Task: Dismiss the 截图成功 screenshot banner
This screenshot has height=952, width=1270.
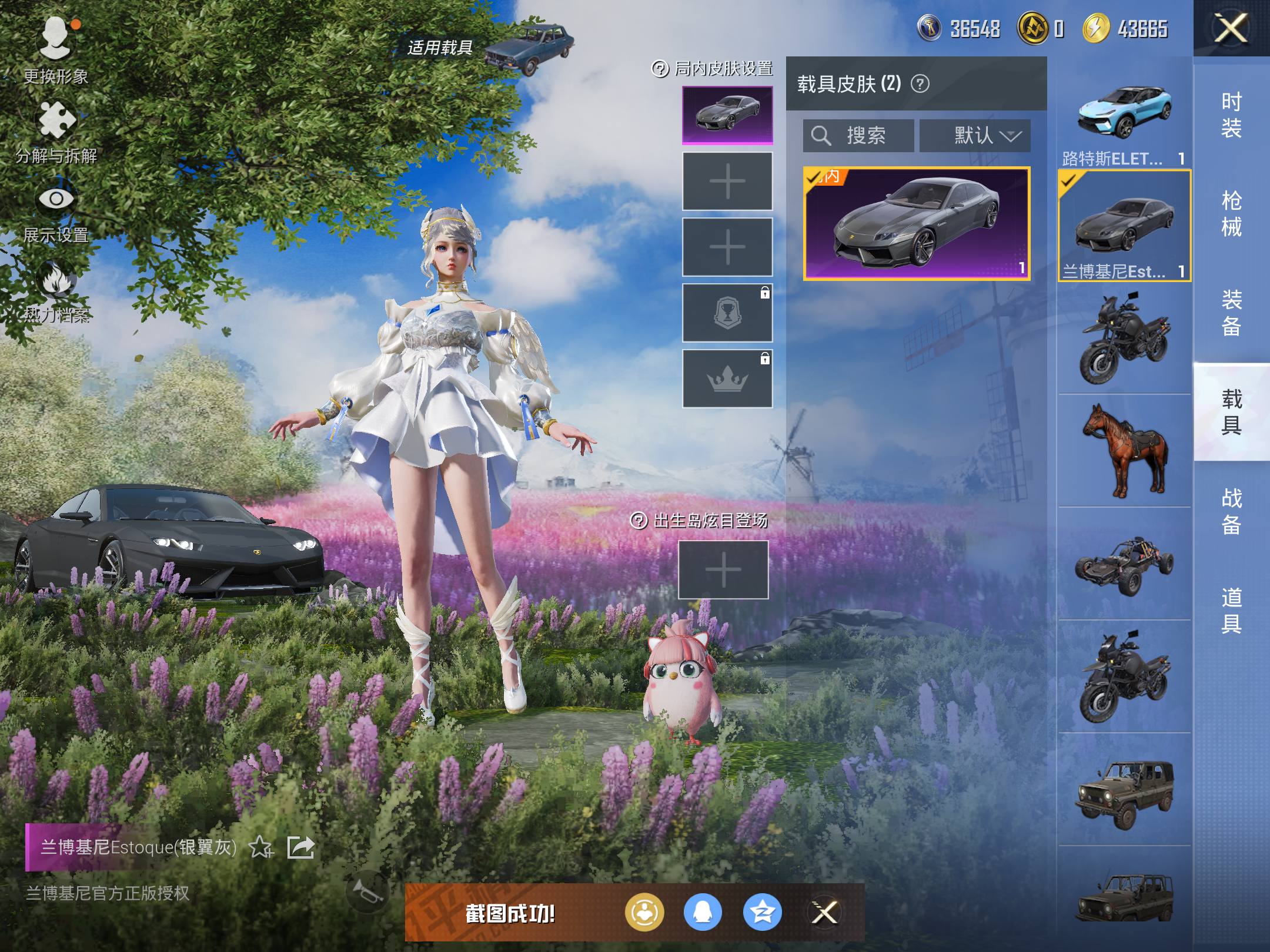Action: (824, 913)
